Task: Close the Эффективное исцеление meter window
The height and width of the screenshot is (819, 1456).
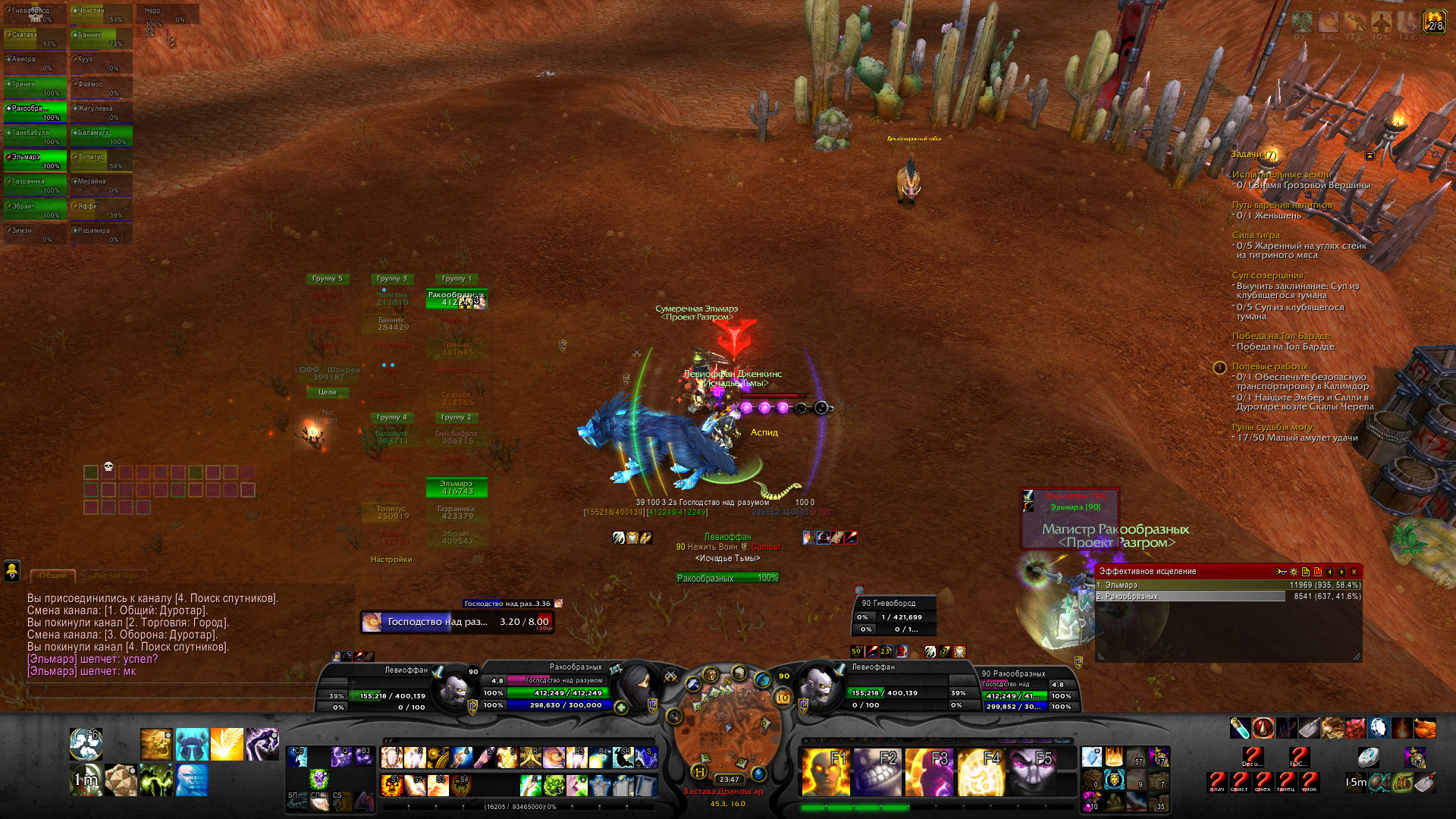Action: [1354, 572]
